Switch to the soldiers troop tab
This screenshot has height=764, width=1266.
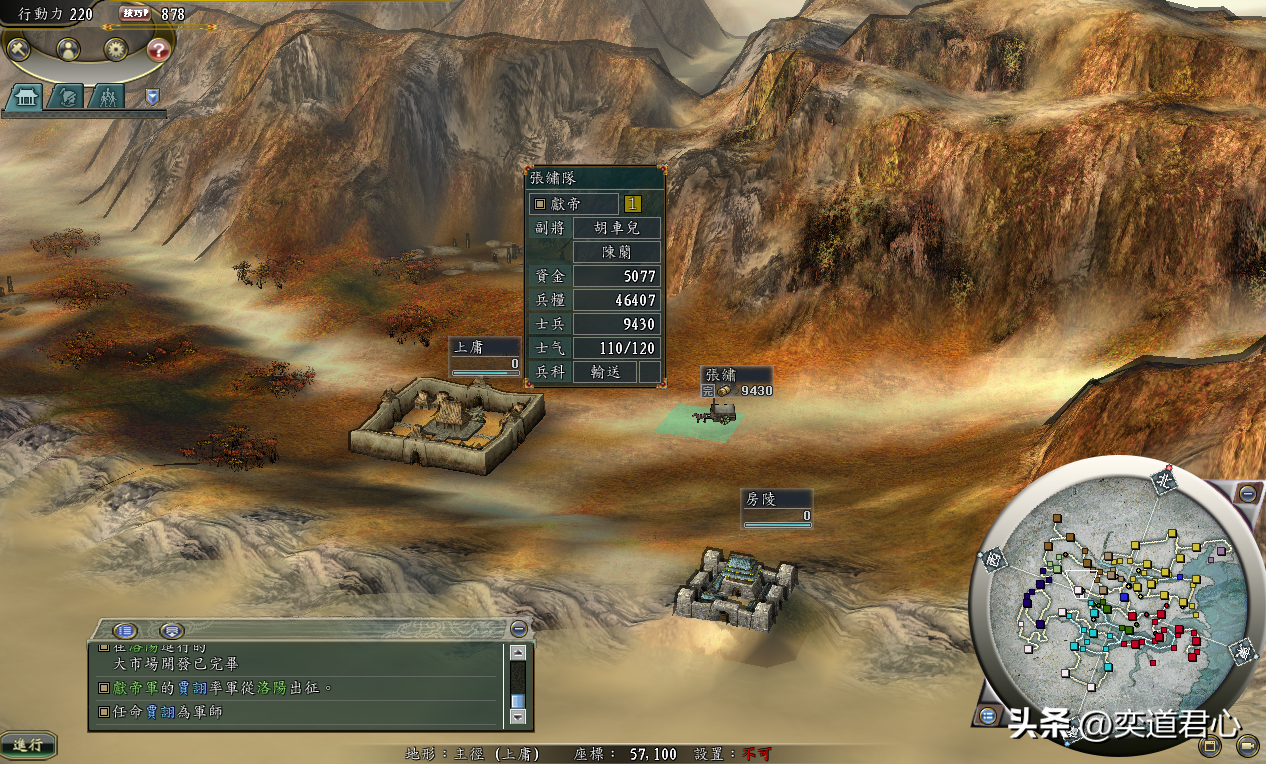[x=106, y=97]
